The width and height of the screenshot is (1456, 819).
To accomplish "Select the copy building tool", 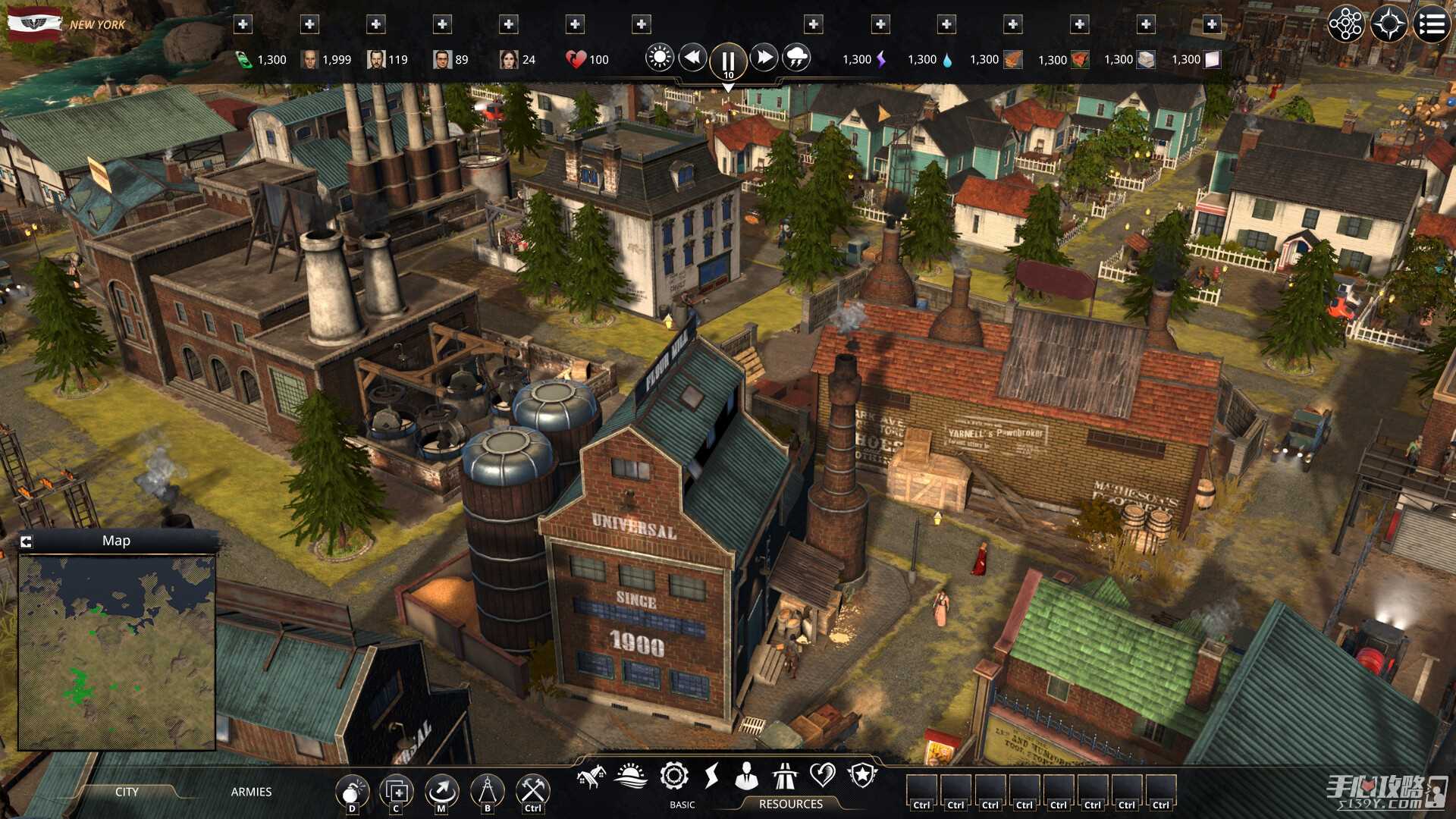I will [x=397, y=792].
